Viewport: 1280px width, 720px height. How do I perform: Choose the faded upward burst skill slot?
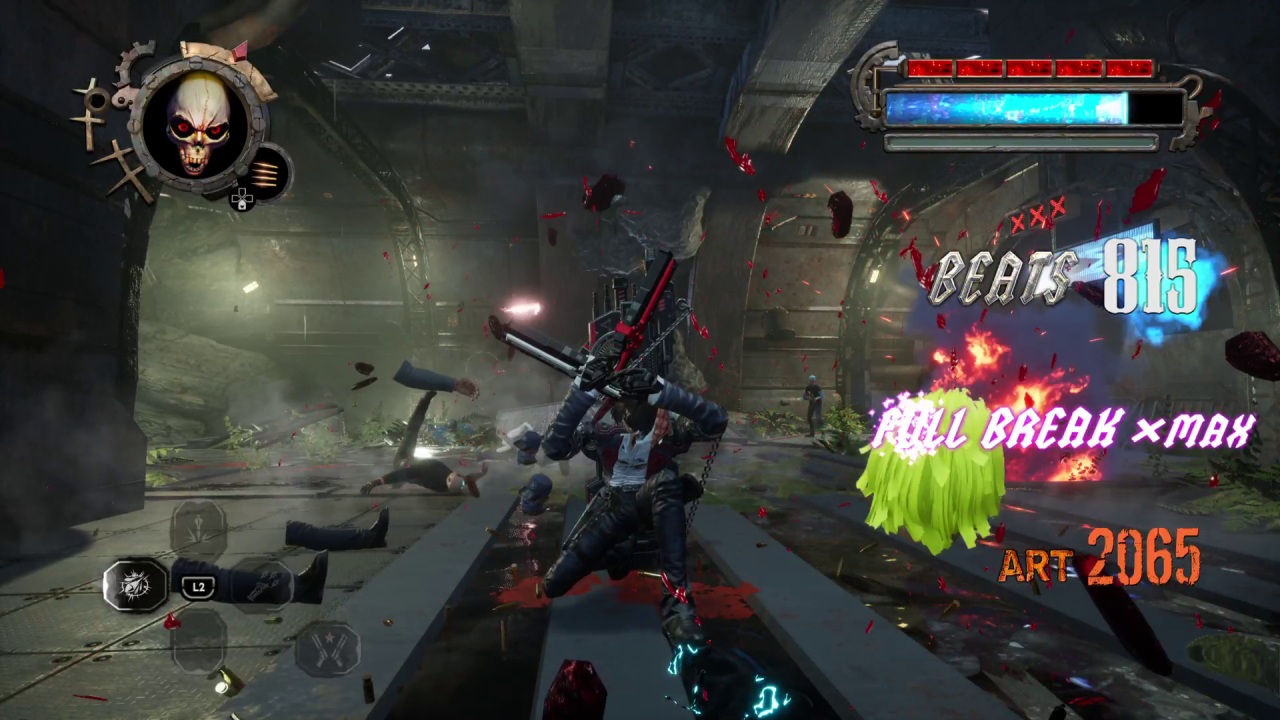[198, 527]
